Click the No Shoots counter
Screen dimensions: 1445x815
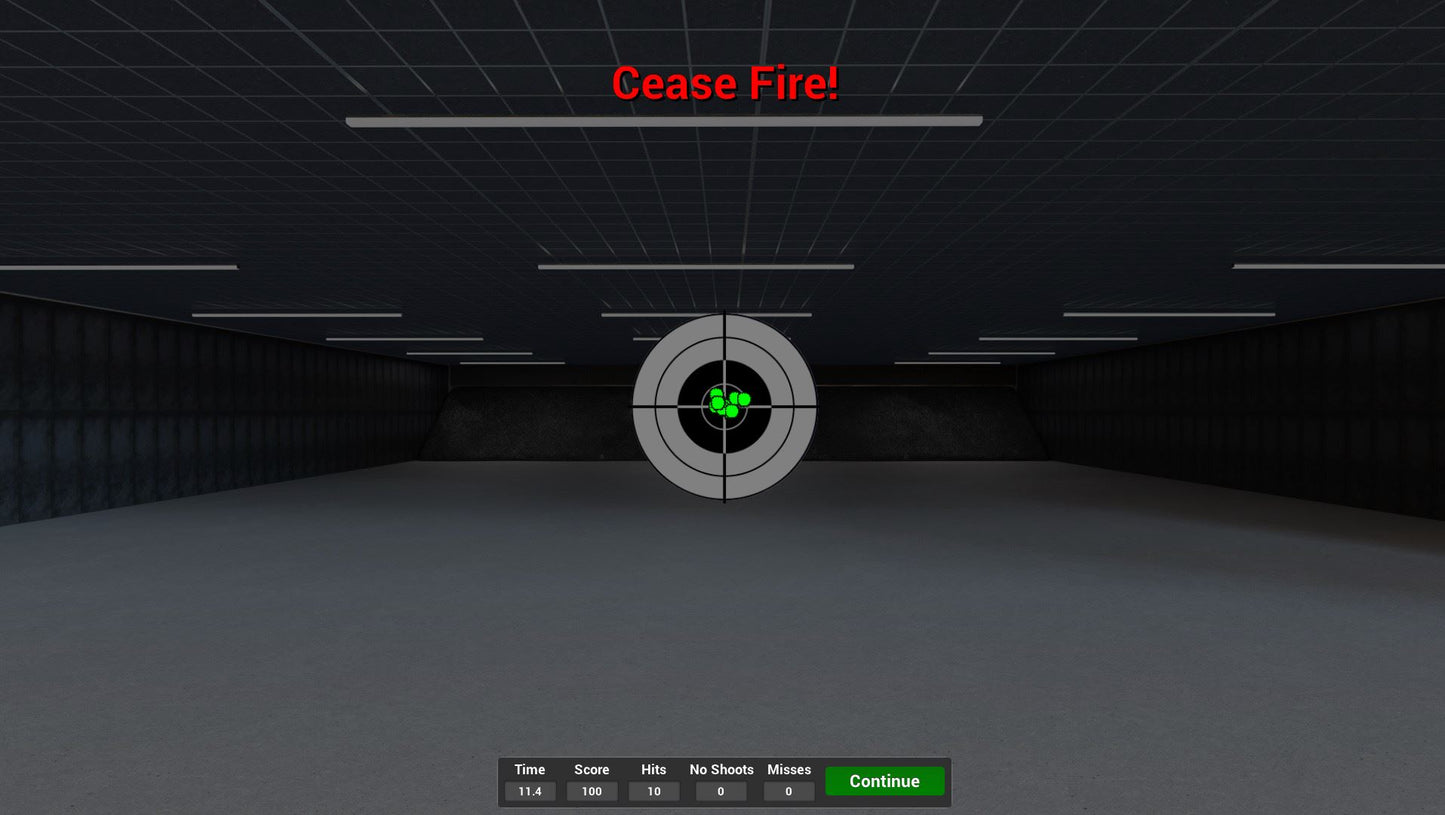coord(721,791)
